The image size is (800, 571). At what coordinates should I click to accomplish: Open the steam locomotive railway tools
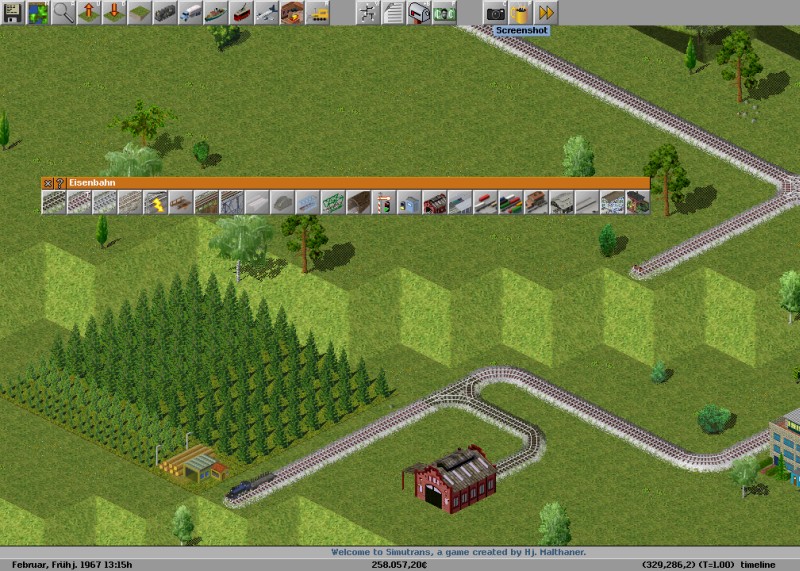pyautogui.click(x=166, y=12)
